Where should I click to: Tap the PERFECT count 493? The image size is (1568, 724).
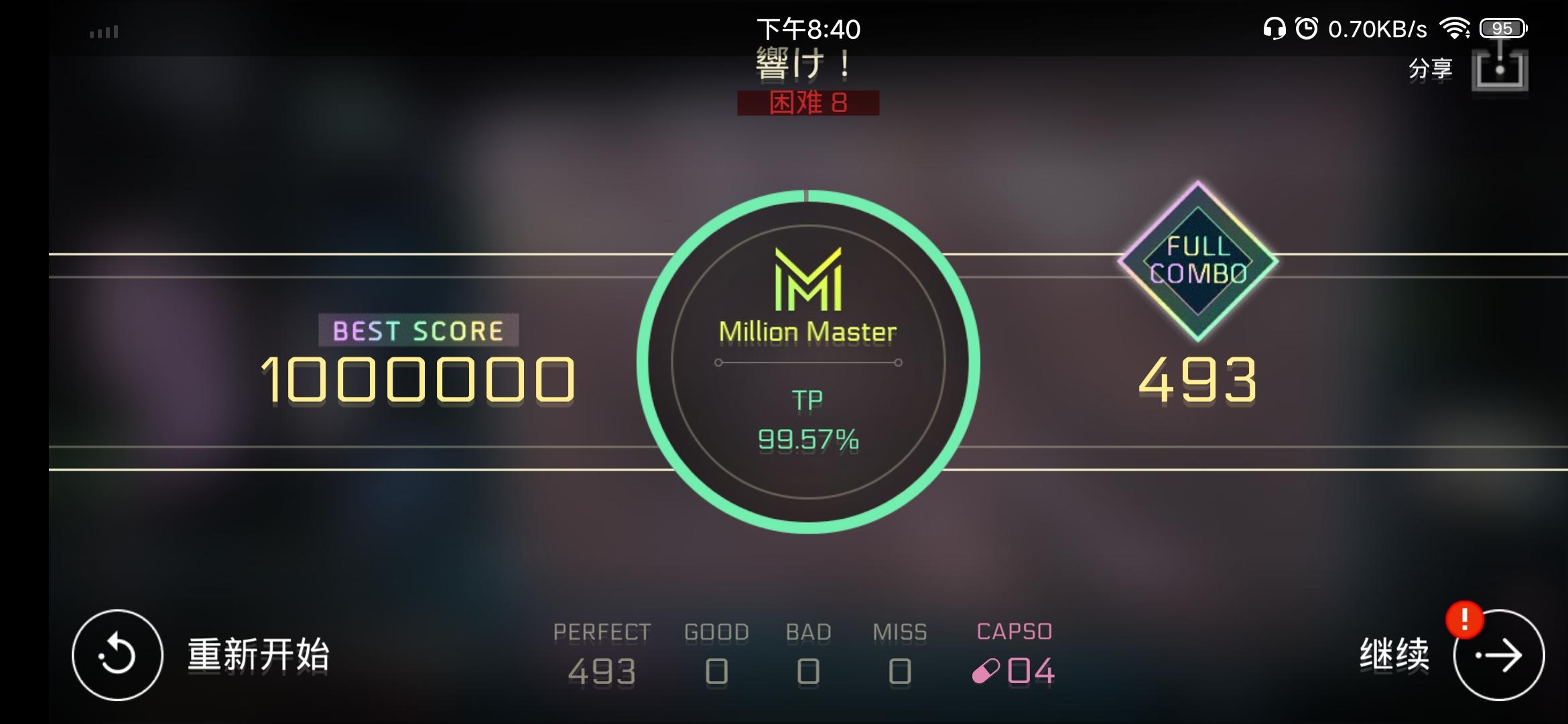click(602, 669)
